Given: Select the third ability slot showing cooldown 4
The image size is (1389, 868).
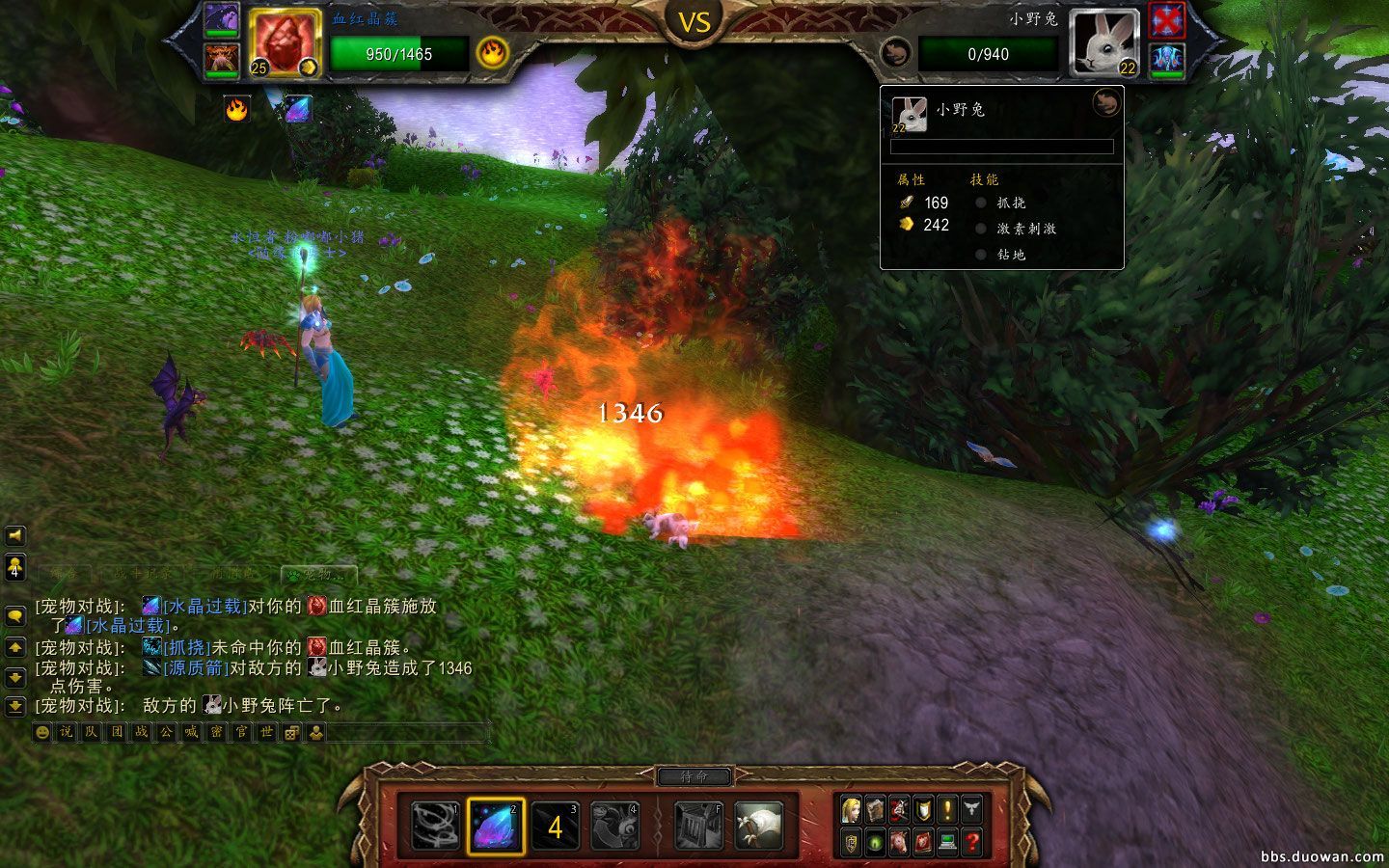Looking at the screenshot, I should point(556,827).
